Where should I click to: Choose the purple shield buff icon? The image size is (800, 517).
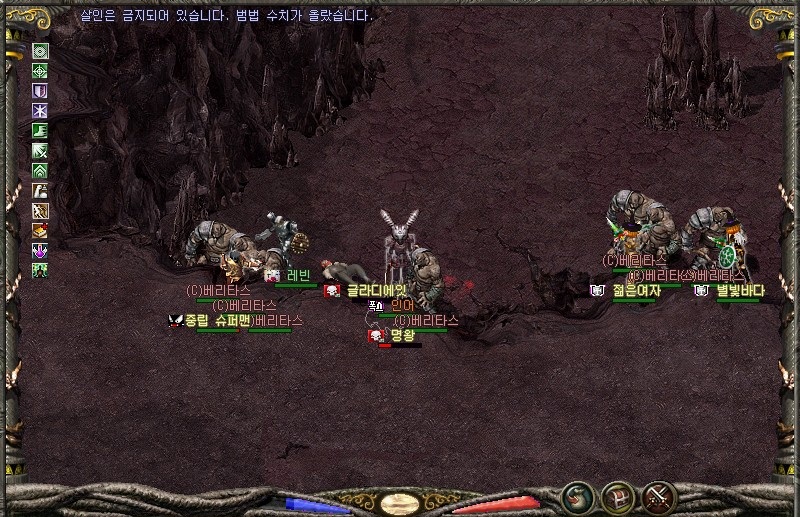pyautogui.click(x=40, y=91)
